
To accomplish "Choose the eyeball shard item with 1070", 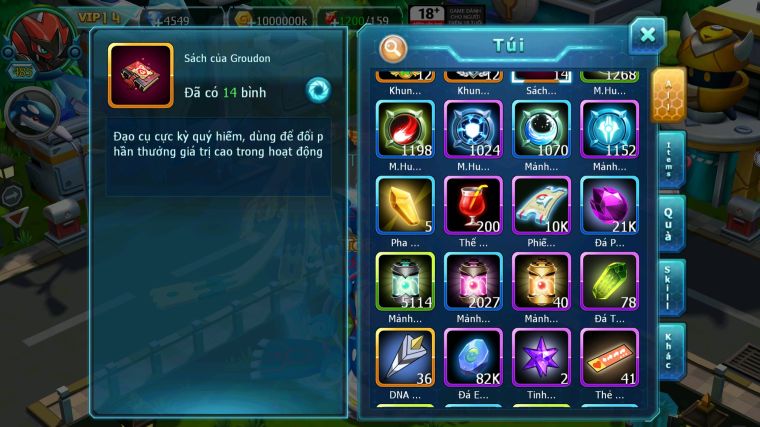I will point(541,129).
